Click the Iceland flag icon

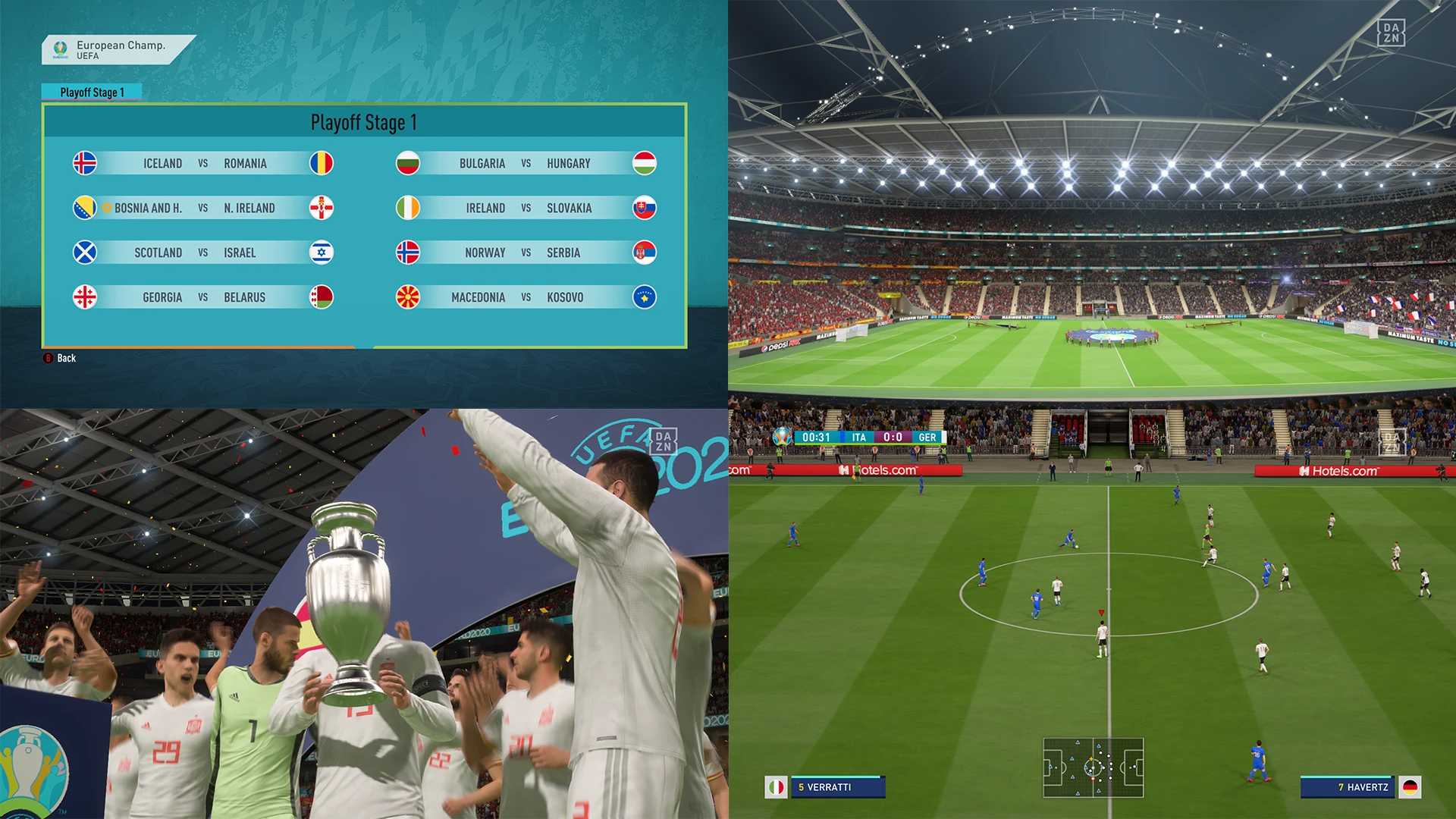[x=85, y=163]
